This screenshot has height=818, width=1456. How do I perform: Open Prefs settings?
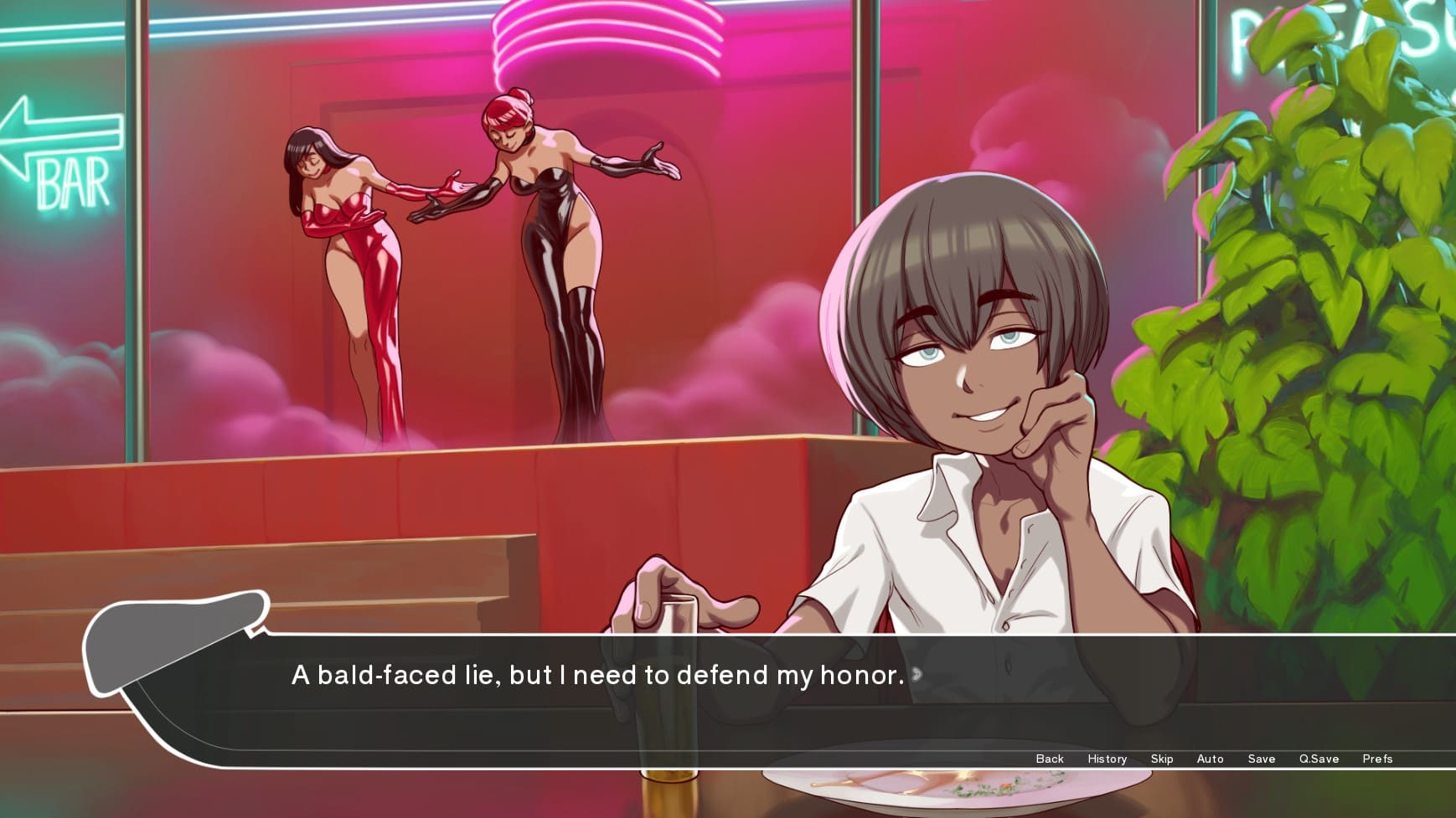point(1376,759)
